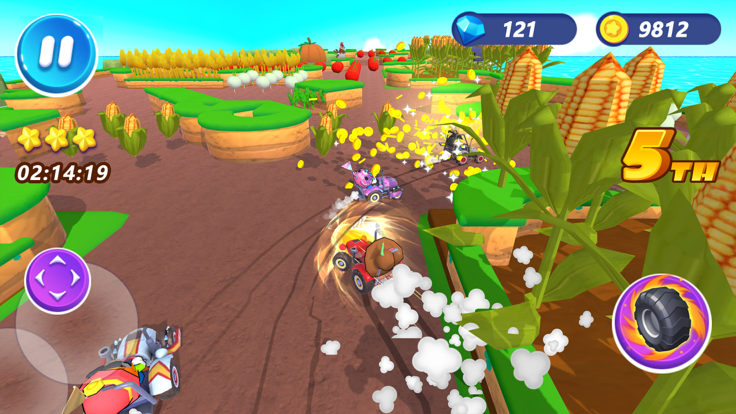736x414 pixels.
Task: Tap the purple directional steering pad
Action: [x=58, y=280]
